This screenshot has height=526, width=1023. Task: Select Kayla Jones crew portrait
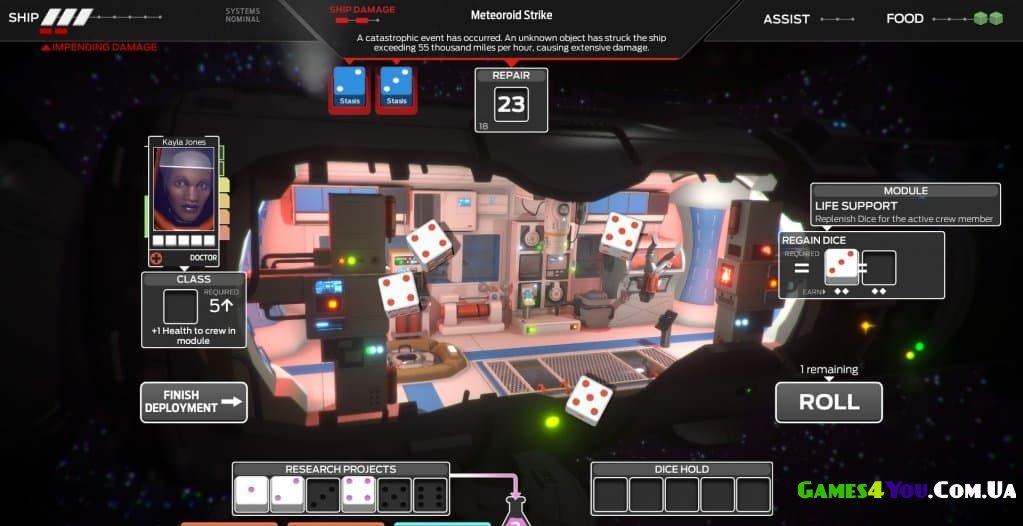pyautogui.click(x=183, y=190)
